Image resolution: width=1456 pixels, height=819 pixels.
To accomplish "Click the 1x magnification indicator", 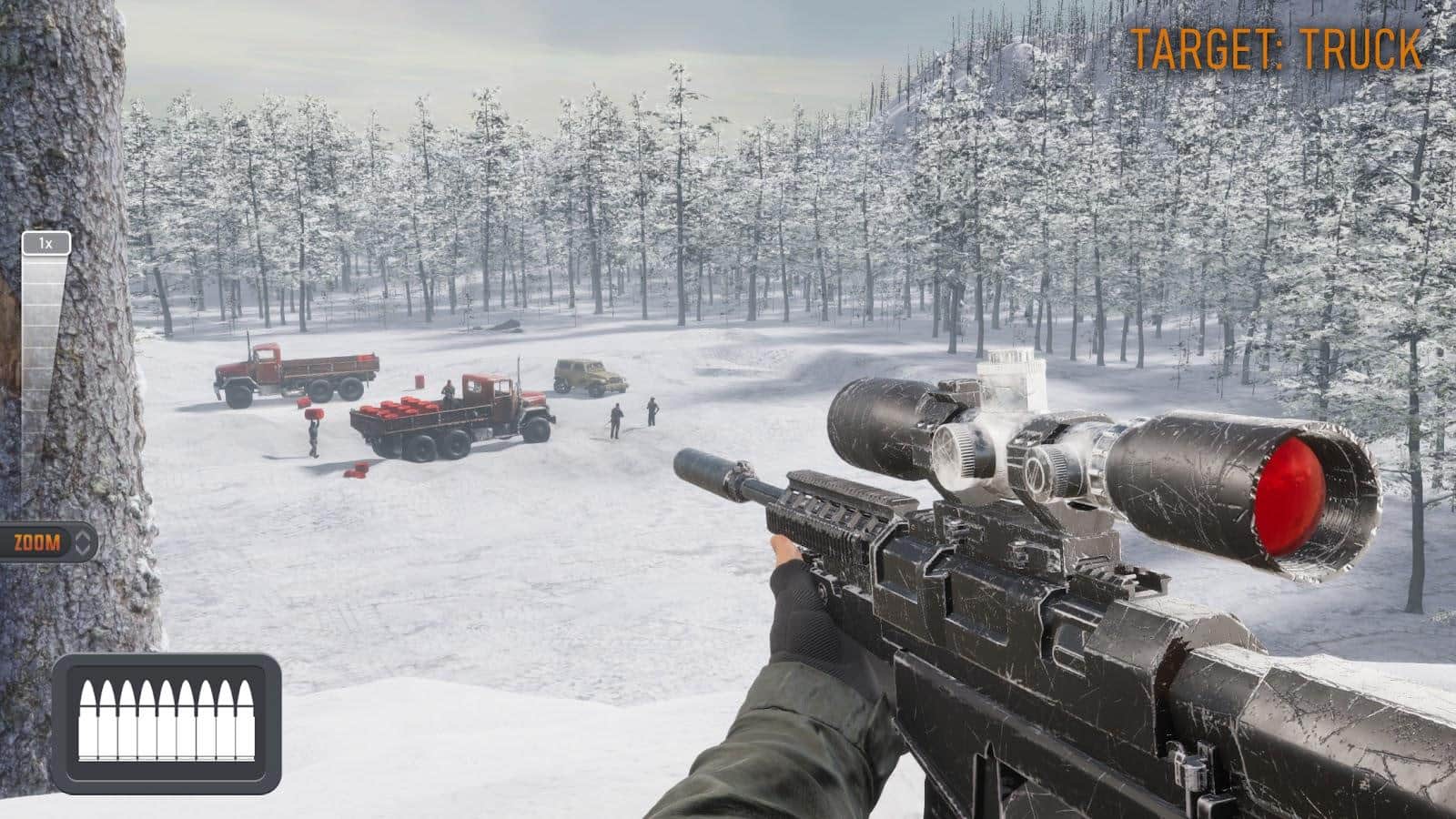I will [x=44, y=241].
